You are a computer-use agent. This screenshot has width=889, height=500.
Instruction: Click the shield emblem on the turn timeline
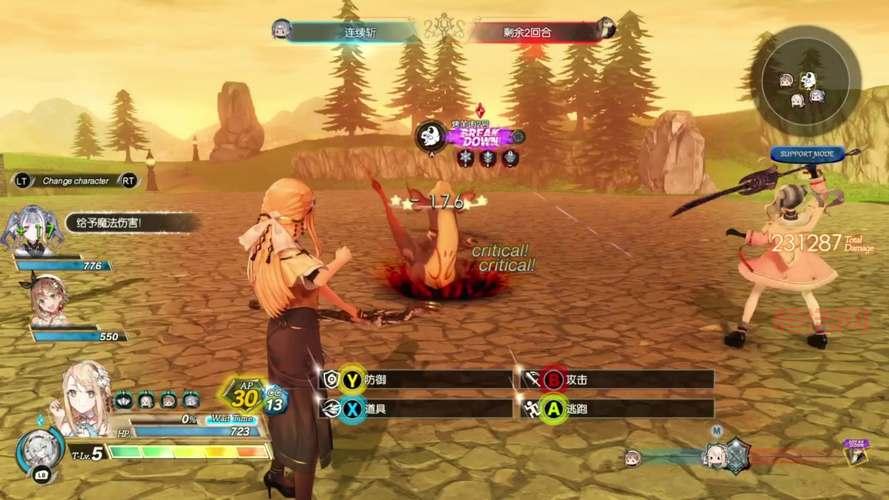coord(737,453)
